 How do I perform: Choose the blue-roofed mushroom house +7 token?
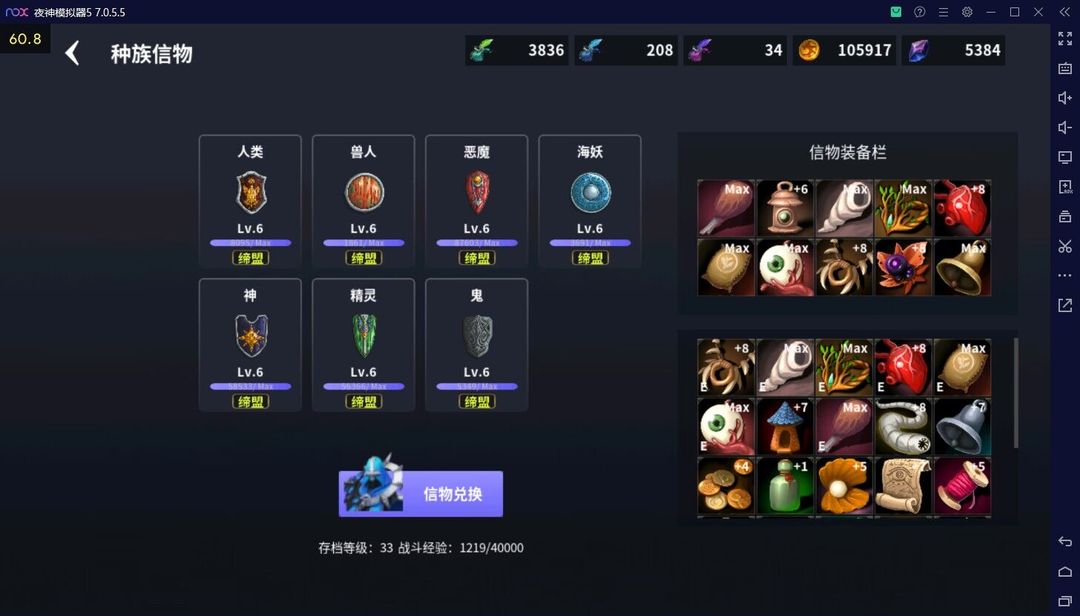[x=785, y=427]
